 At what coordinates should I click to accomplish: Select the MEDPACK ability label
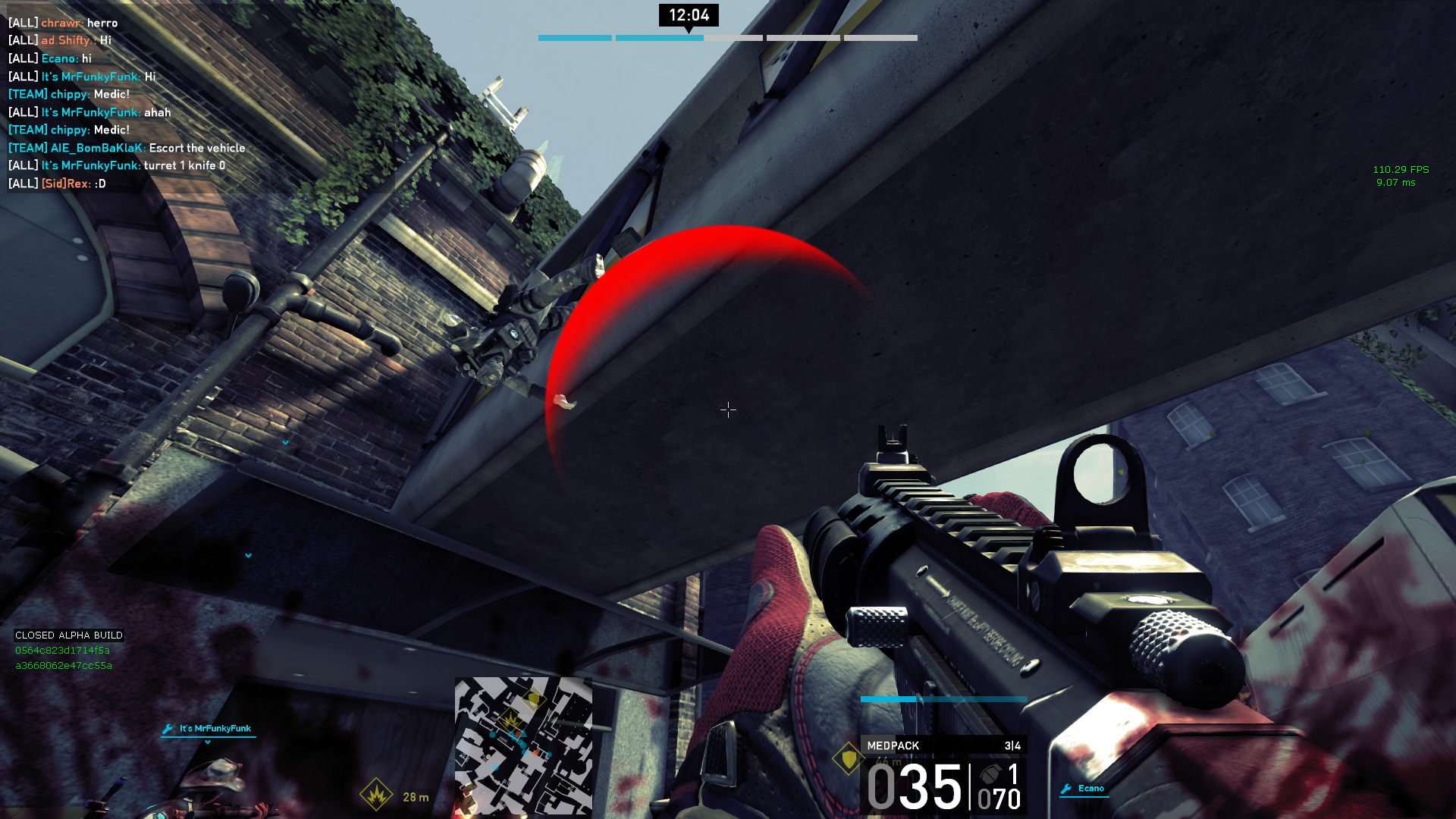pos(893,745)
